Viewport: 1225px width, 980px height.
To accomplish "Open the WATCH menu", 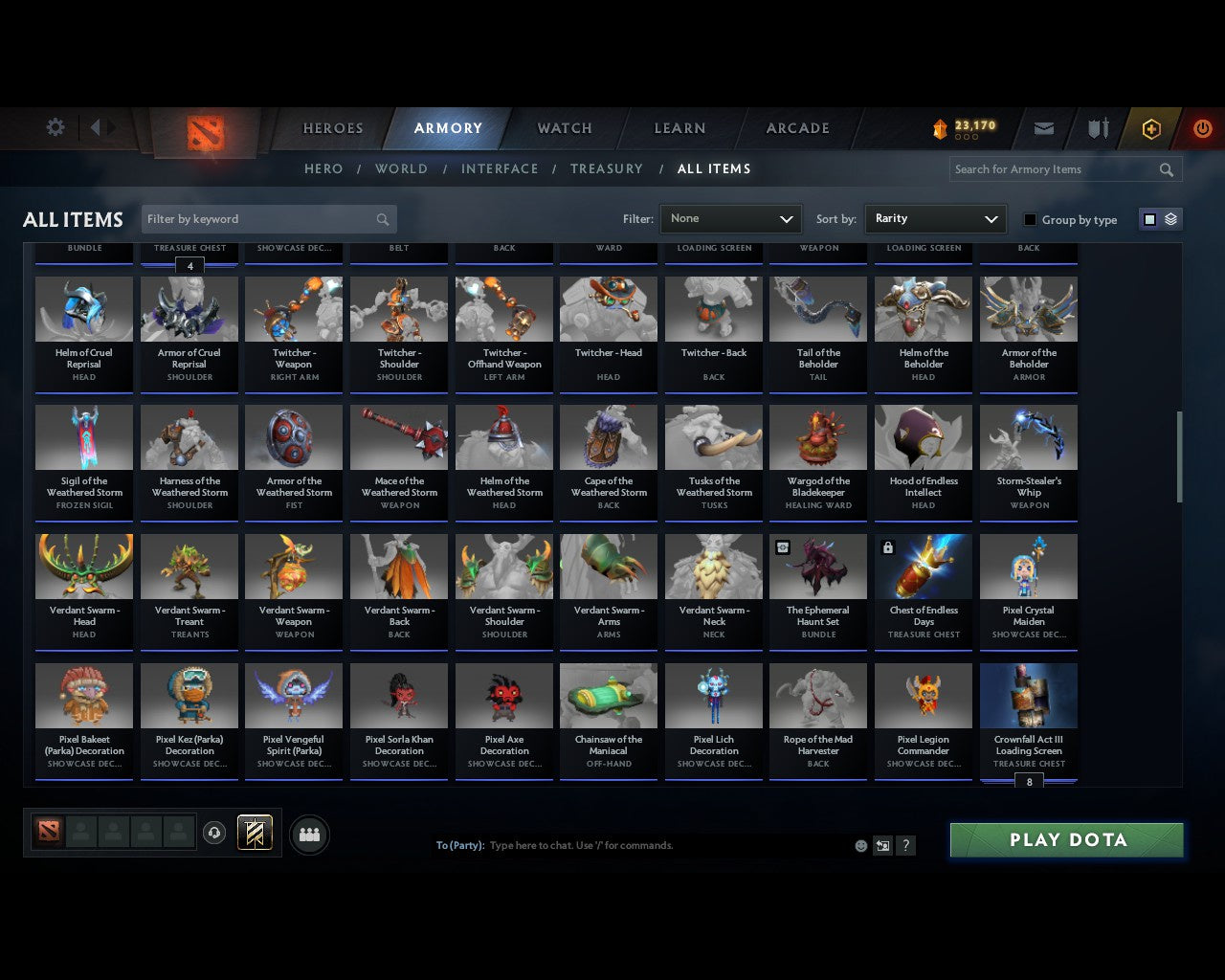I will (x=564, y=127).
